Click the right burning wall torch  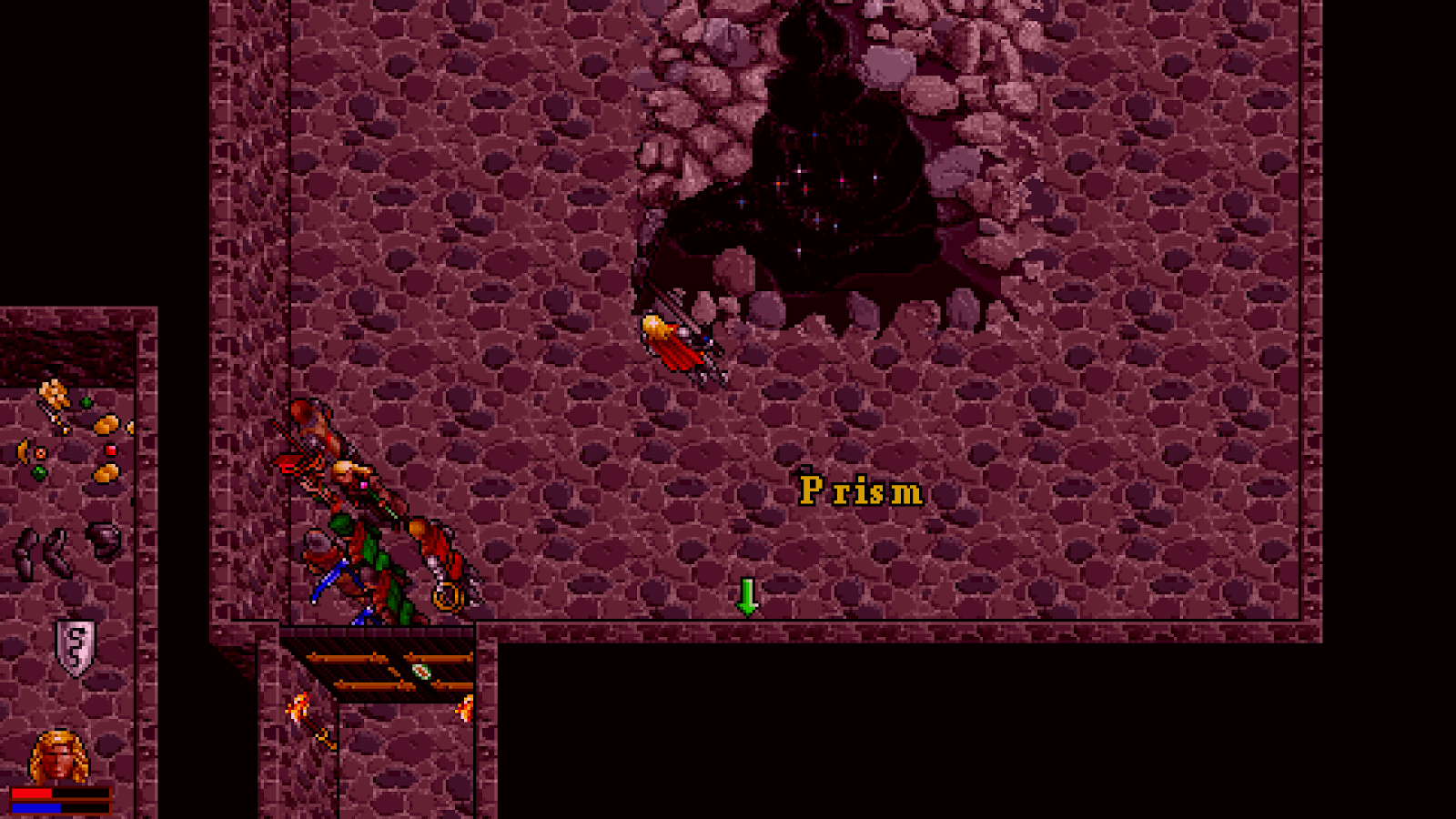[x=467, y=710]
